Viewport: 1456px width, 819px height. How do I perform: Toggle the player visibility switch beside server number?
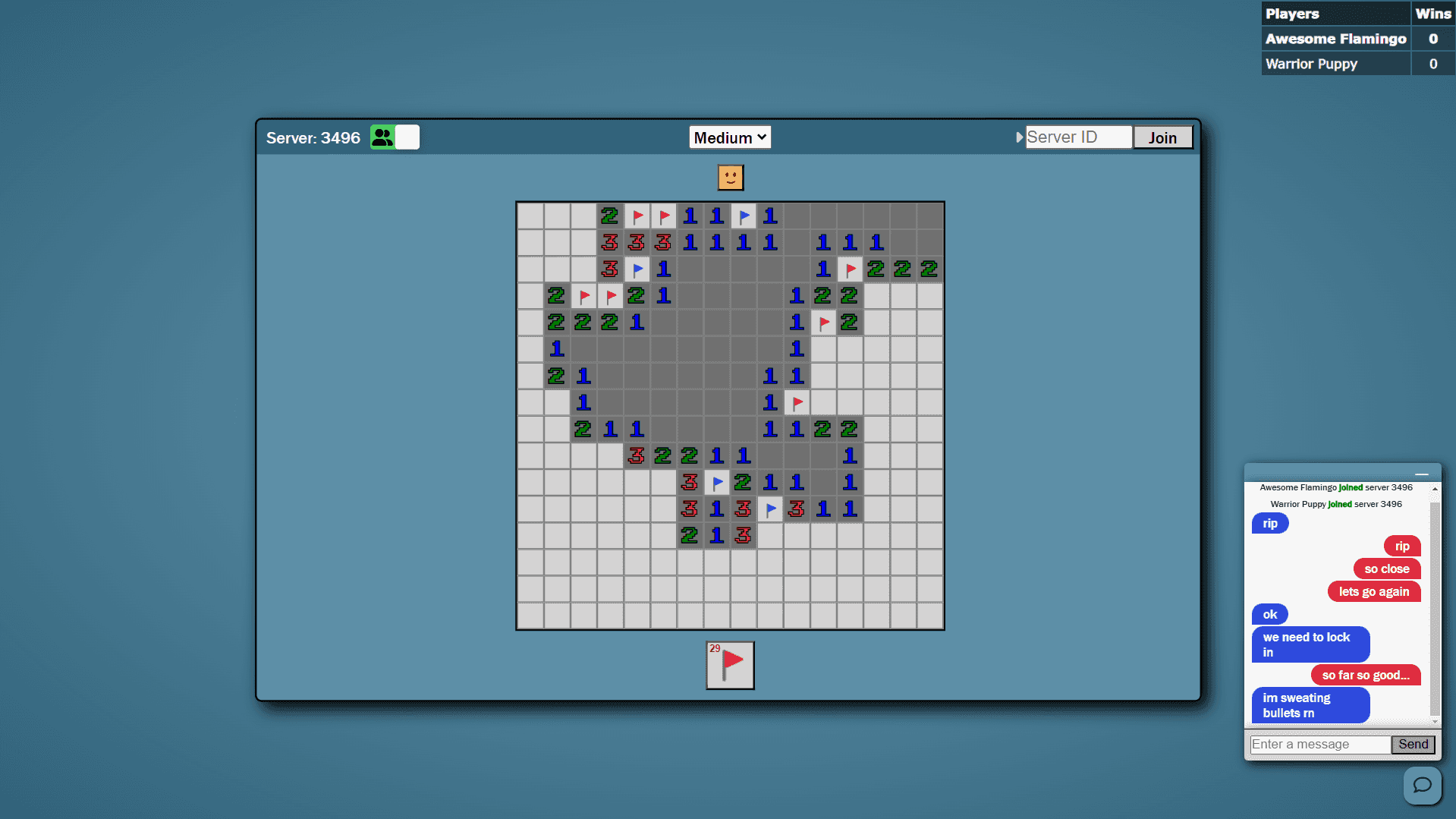[407, 137]
